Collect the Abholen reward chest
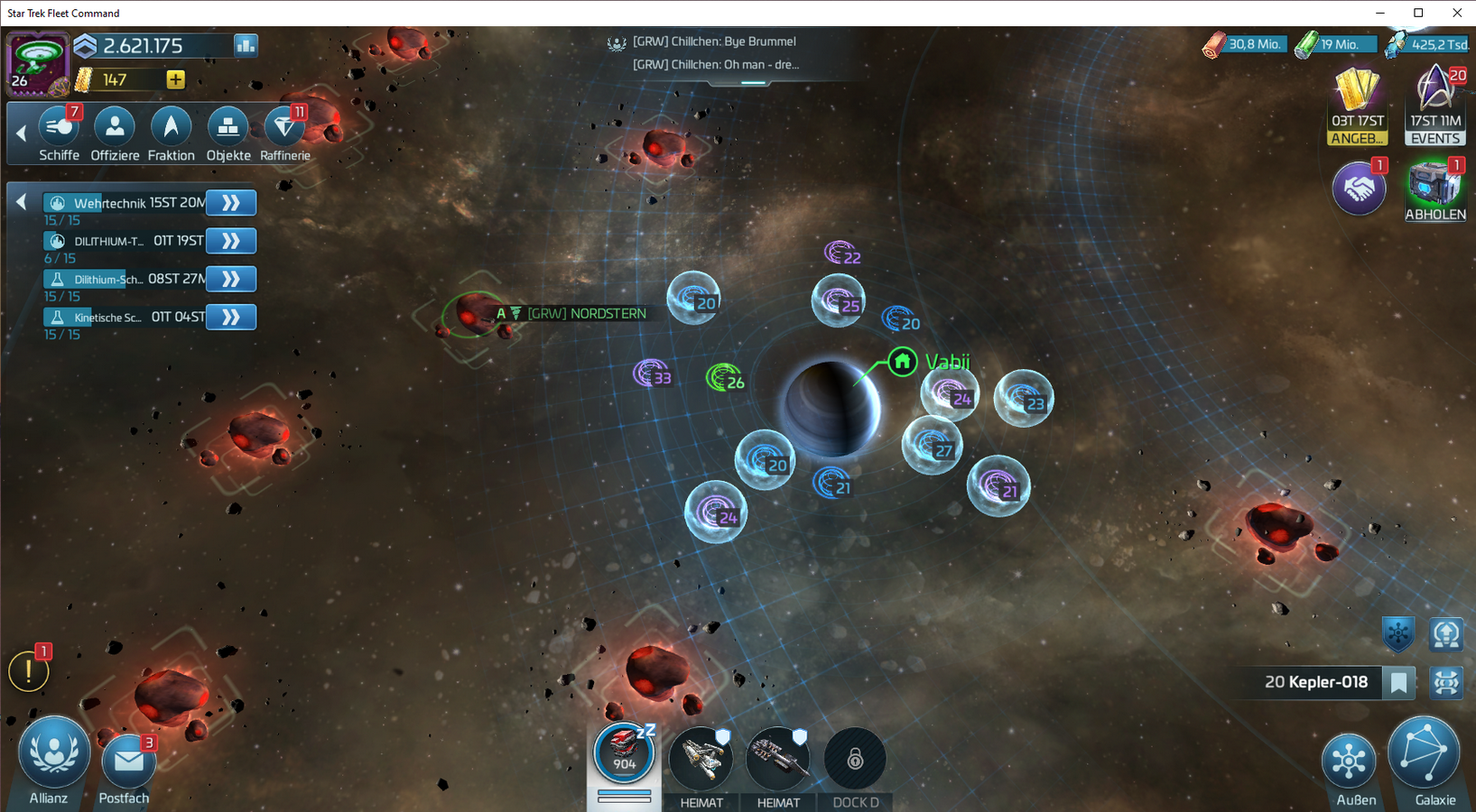Viewport: 1476px width, 812px height. (1434, 189)
